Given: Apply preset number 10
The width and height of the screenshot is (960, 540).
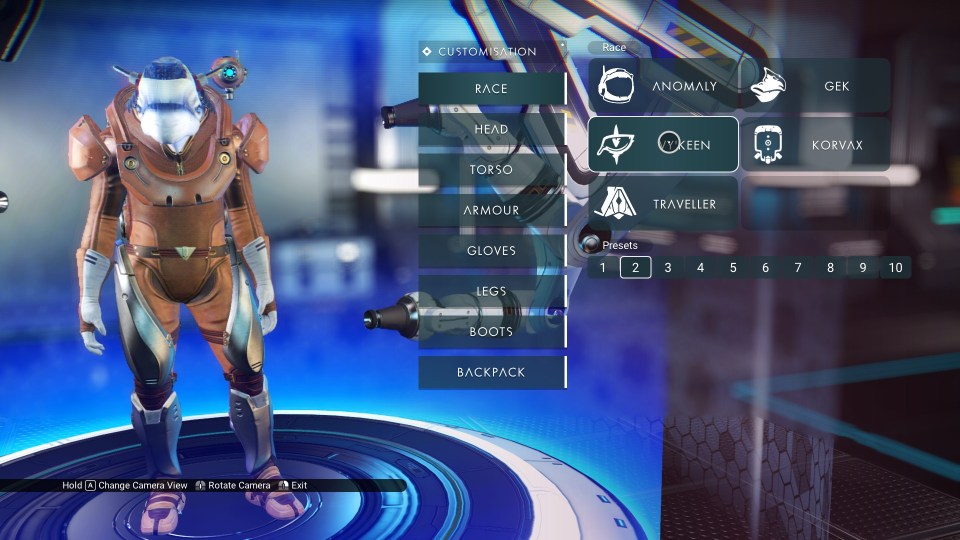Looking at the screenshot, I should tap(895, 267).
